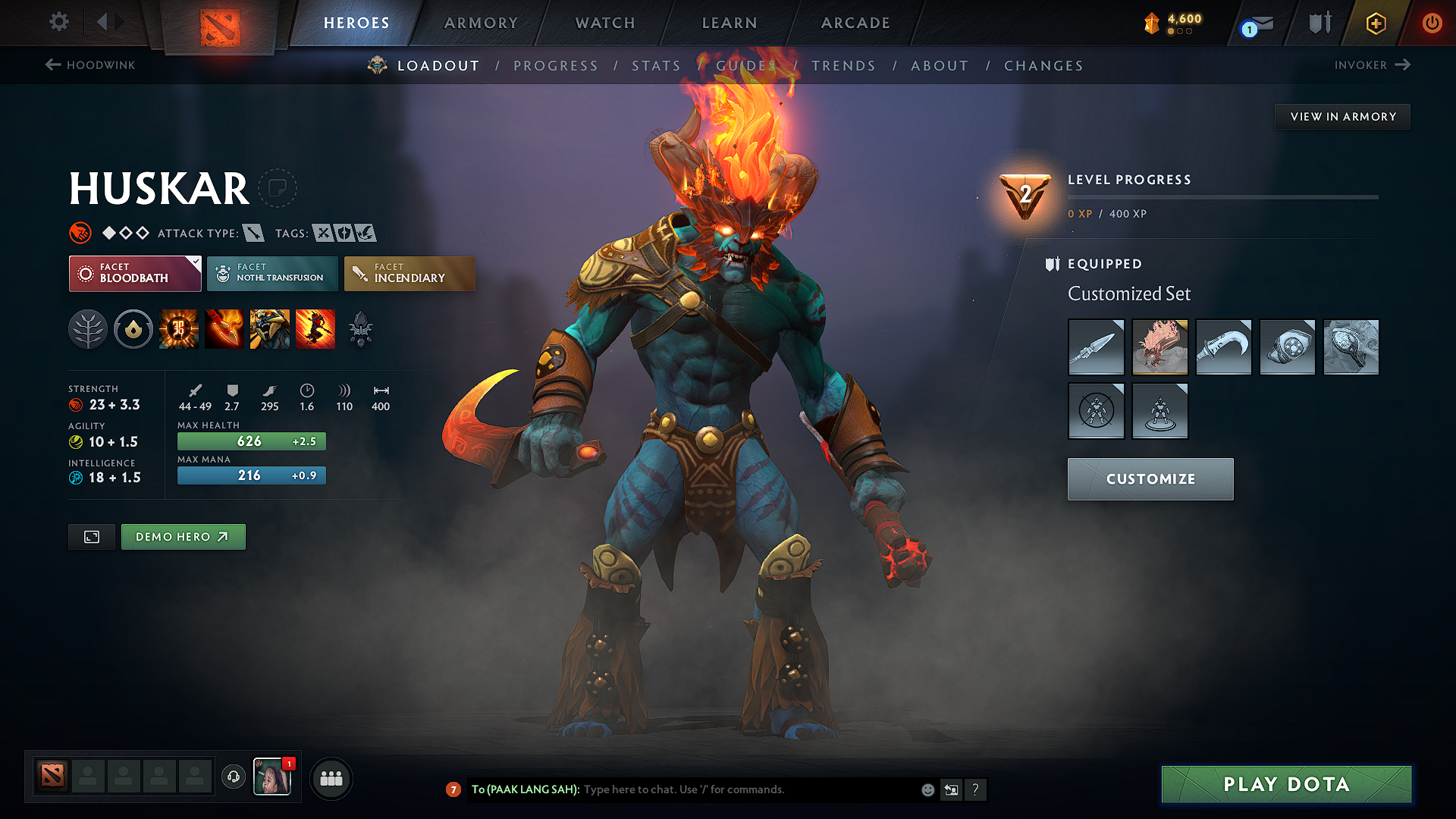Open the ARMORY menu item
Viewport: 1456px width, 819px height.
click(x=481, y=23)
